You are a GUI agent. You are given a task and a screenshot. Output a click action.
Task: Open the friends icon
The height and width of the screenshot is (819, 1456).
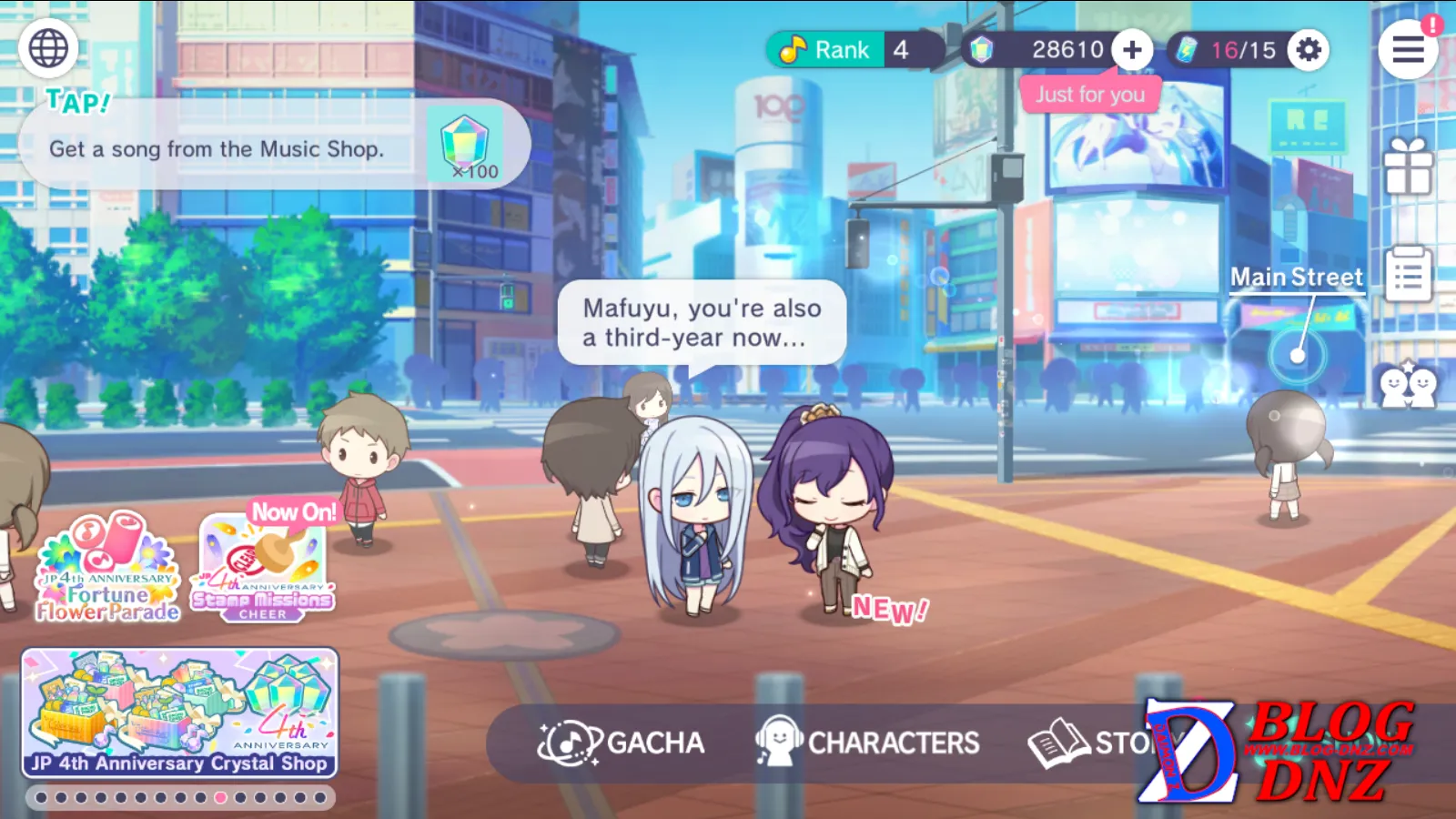coord(1408,387)
